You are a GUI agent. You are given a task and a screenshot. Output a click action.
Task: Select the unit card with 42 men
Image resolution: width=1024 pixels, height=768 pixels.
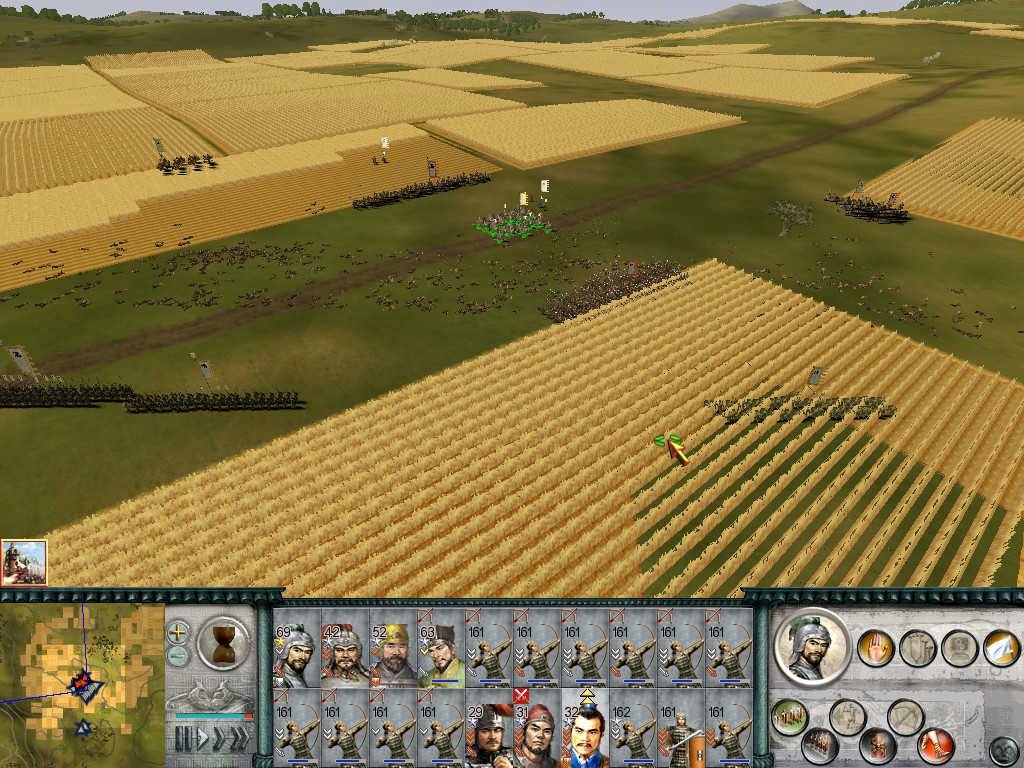[x=344, y=655]
